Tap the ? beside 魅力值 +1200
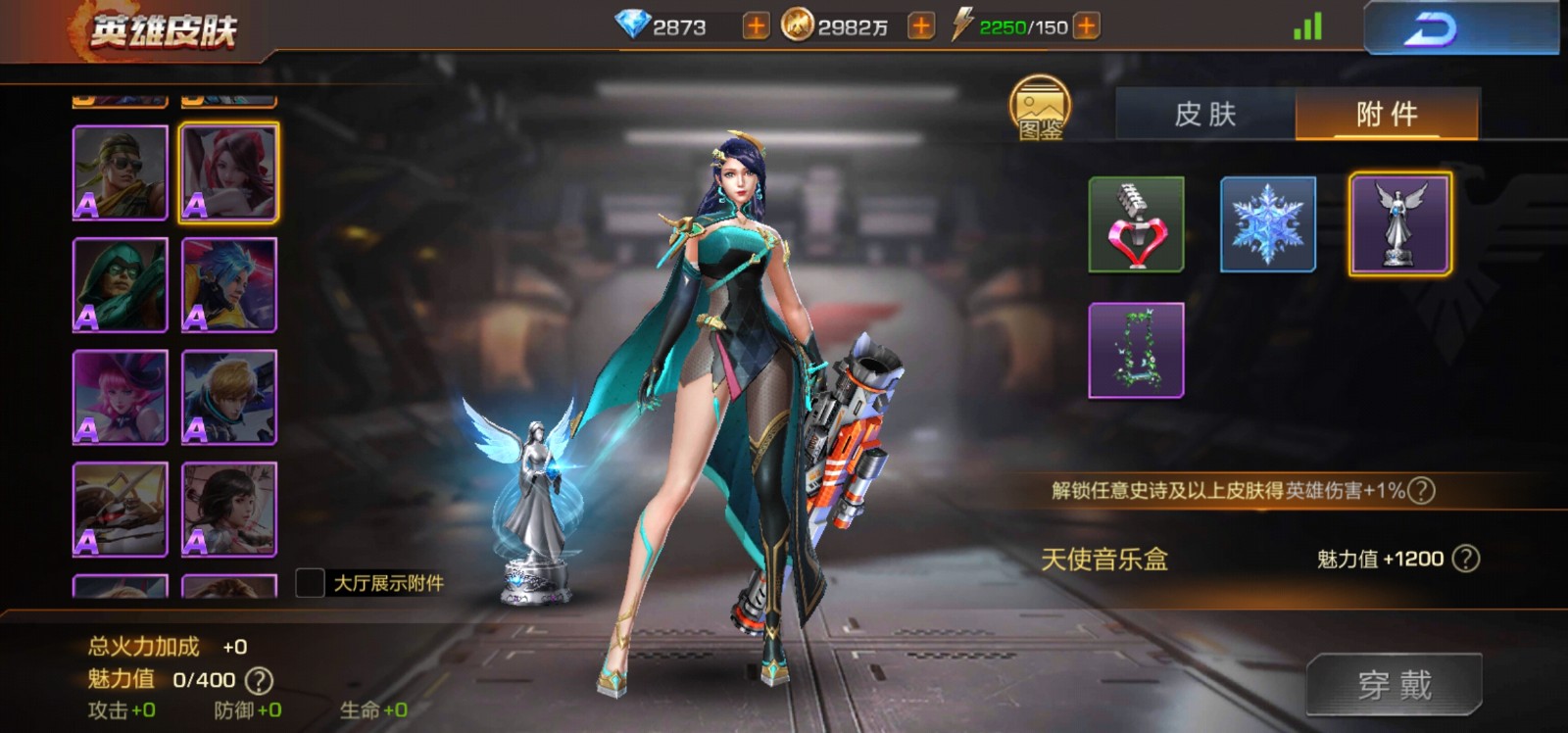 click(1464, 559)
